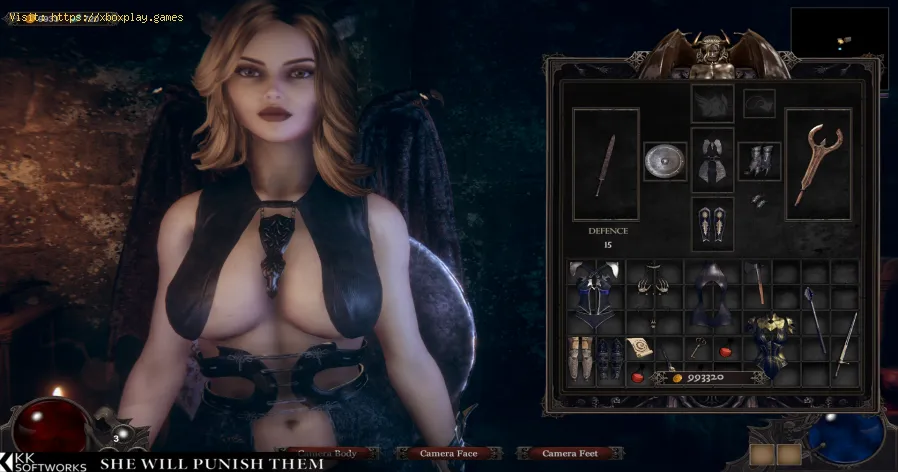Switch to the Camera Face view
The image size is (898, 472).
[x=447, y=454]
